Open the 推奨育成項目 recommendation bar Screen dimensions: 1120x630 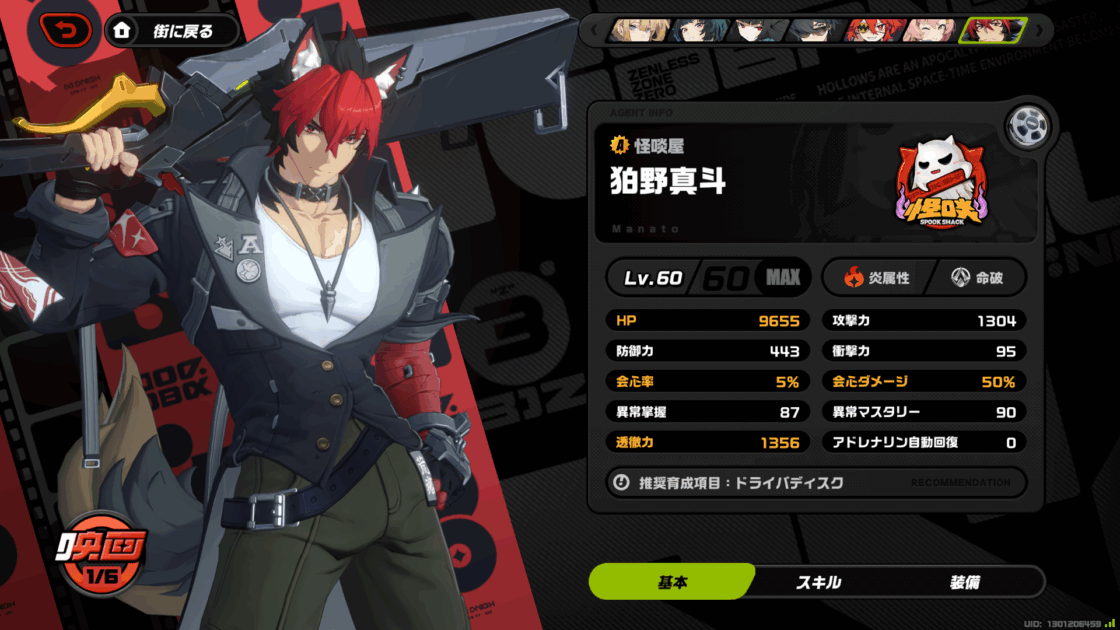click(816, 482)
